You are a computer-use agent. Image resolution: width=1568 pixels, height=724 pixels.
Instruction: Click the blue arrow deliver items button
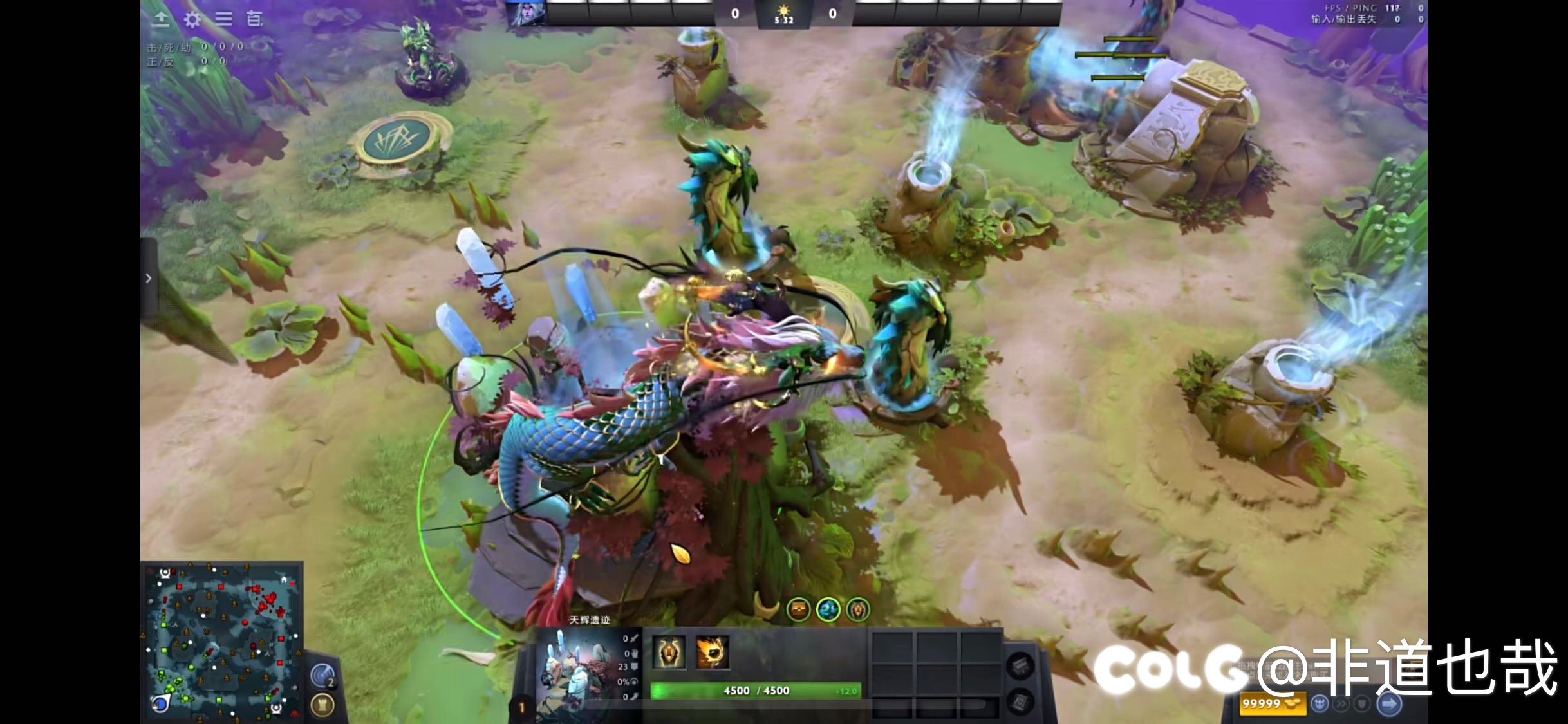click(x=1389, y=704)
